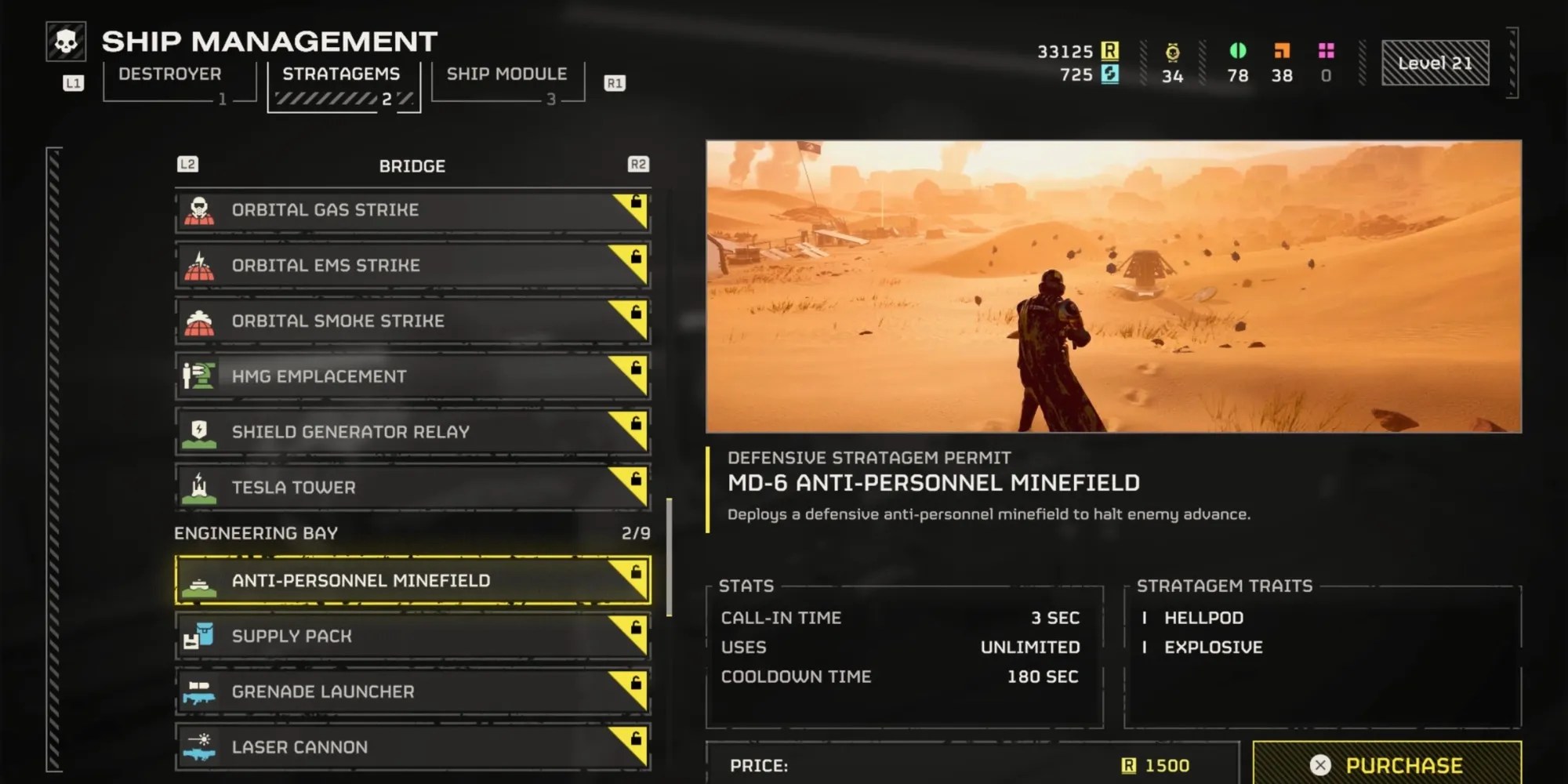The image size is (1568, 784).
Task: Click the Shield Generator Relay icon
Action: point(199,432)
